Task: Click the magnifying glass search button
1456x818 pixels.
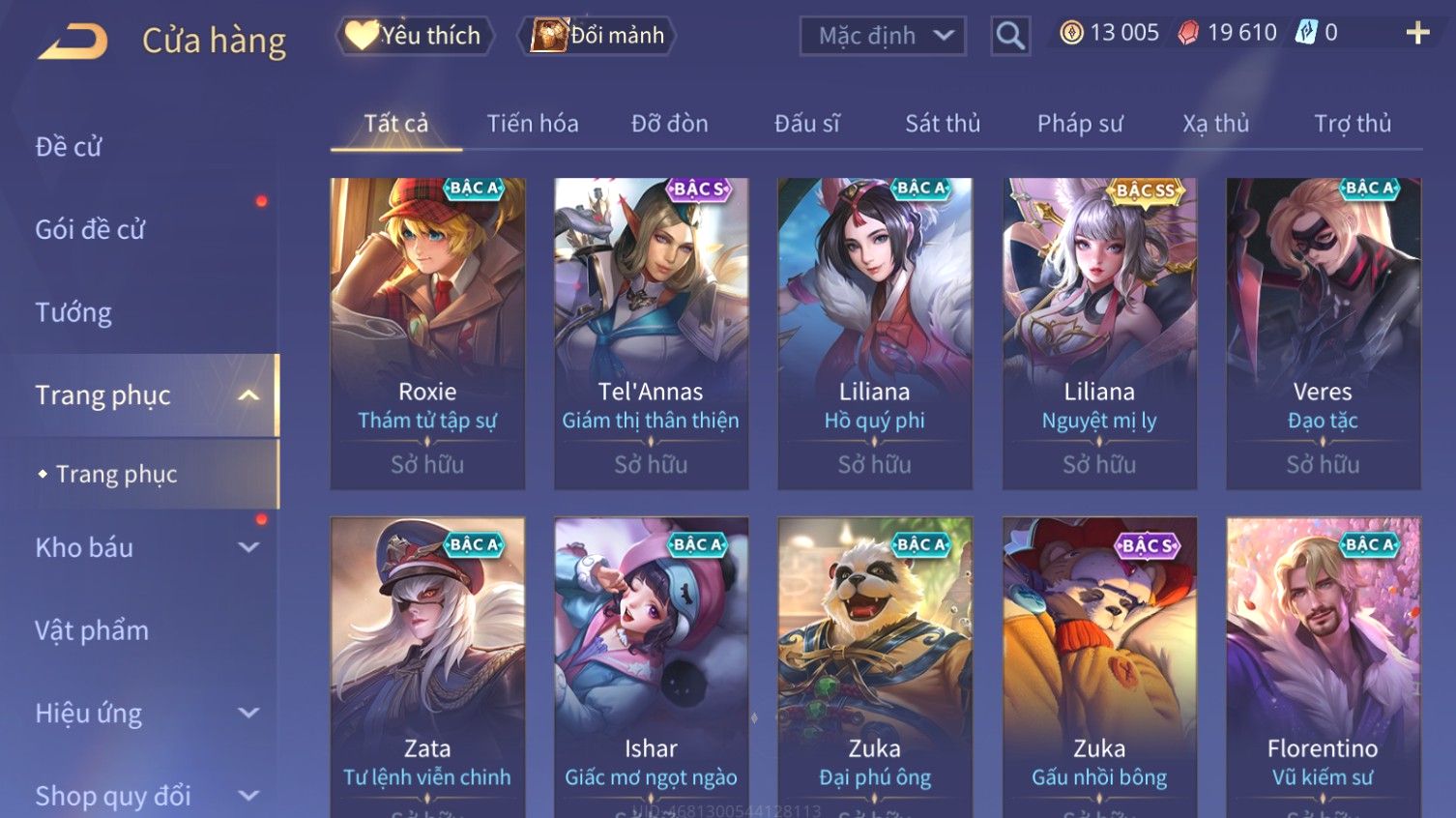Action: pyautogui.click(x=1010, y=36)
